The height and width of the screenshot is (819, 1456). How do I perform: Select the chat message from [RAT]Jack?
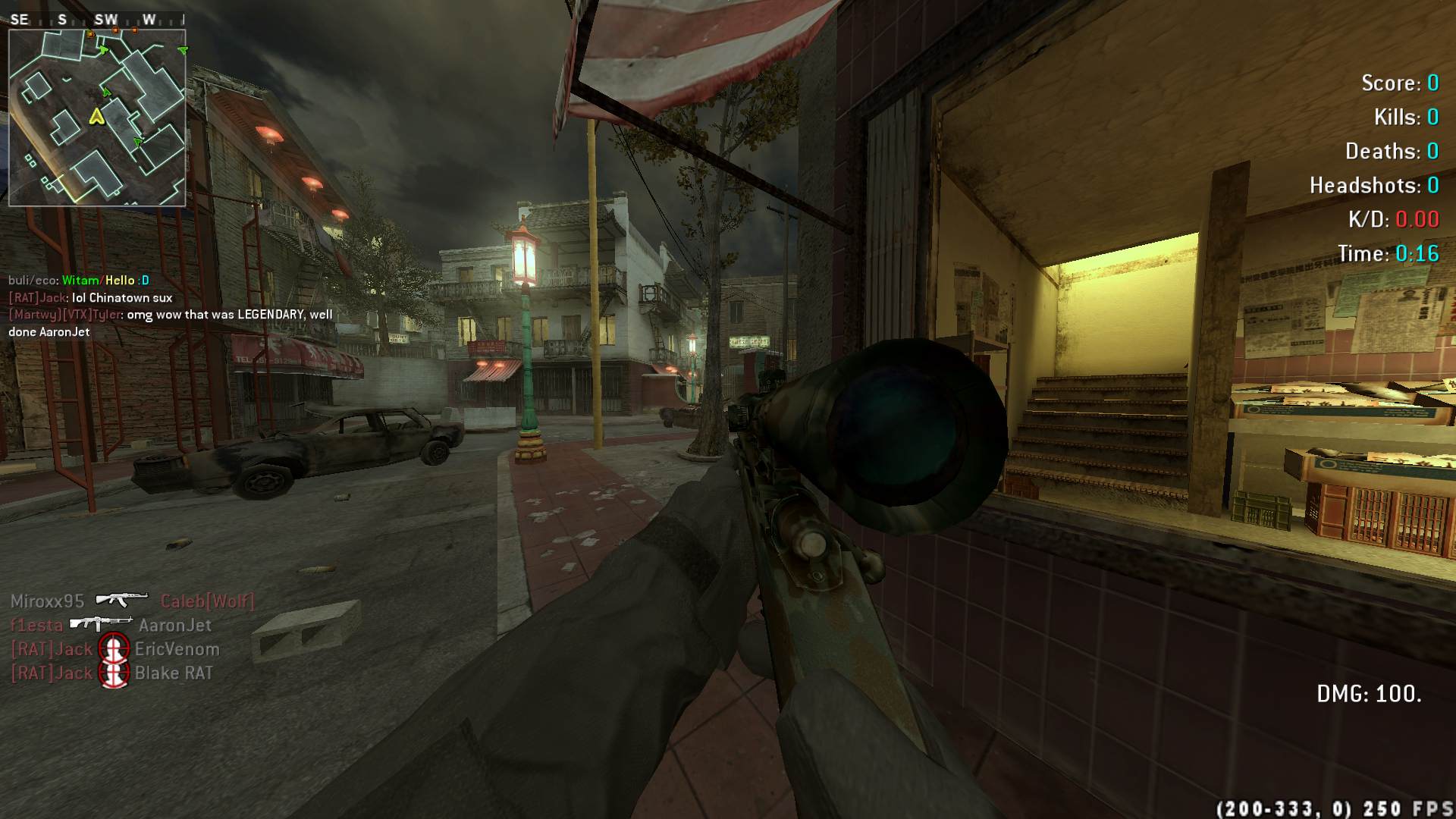[x=90, y=298]
